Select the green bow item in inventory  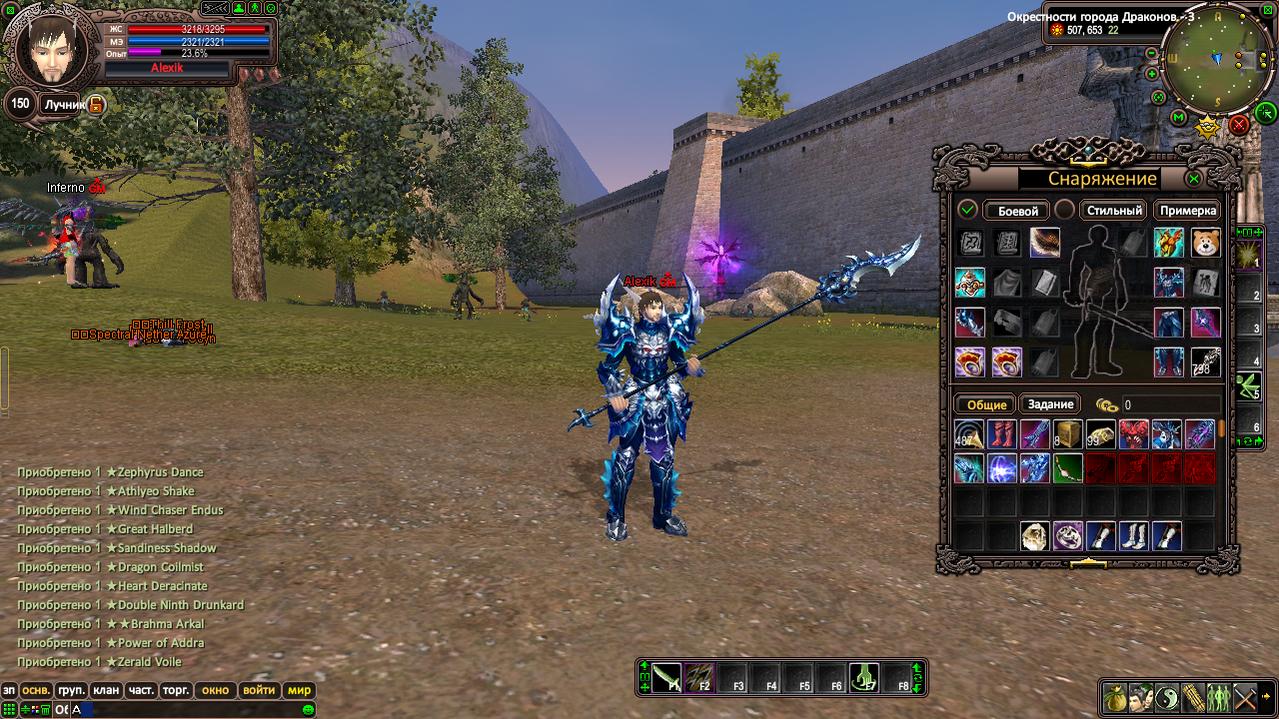(1068, 467)
